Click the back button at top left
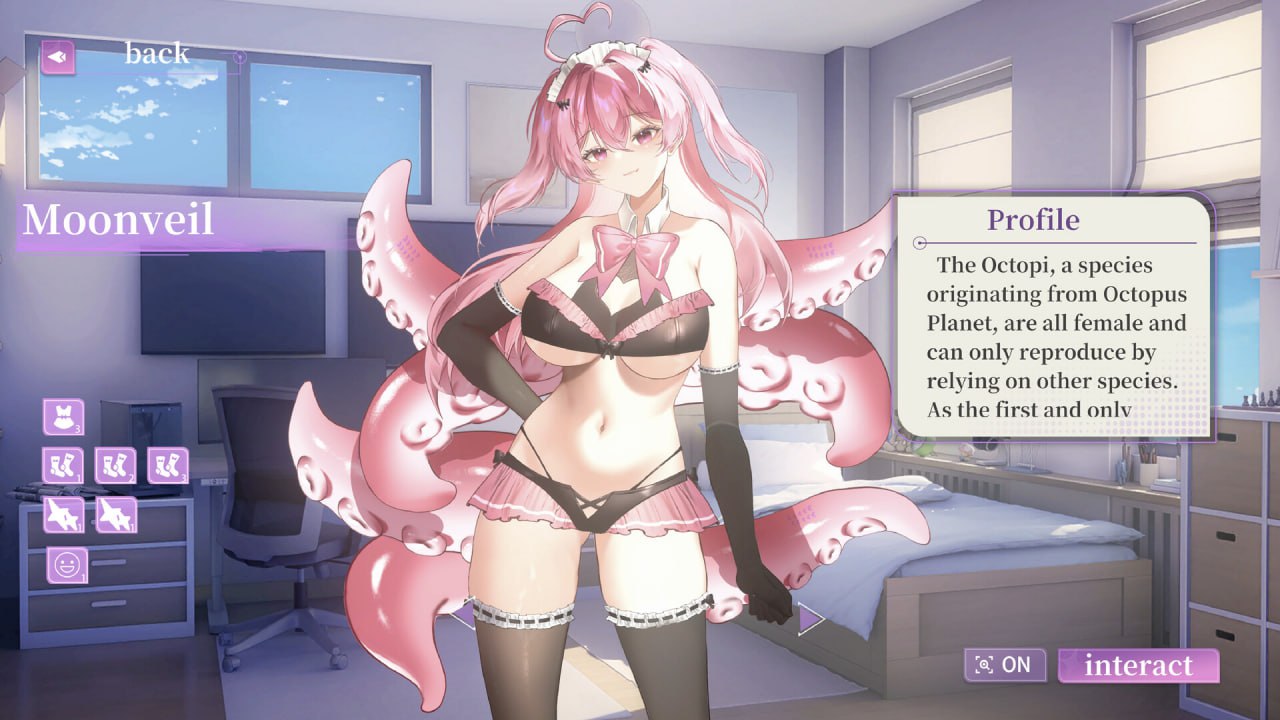 tap(155, 52)
